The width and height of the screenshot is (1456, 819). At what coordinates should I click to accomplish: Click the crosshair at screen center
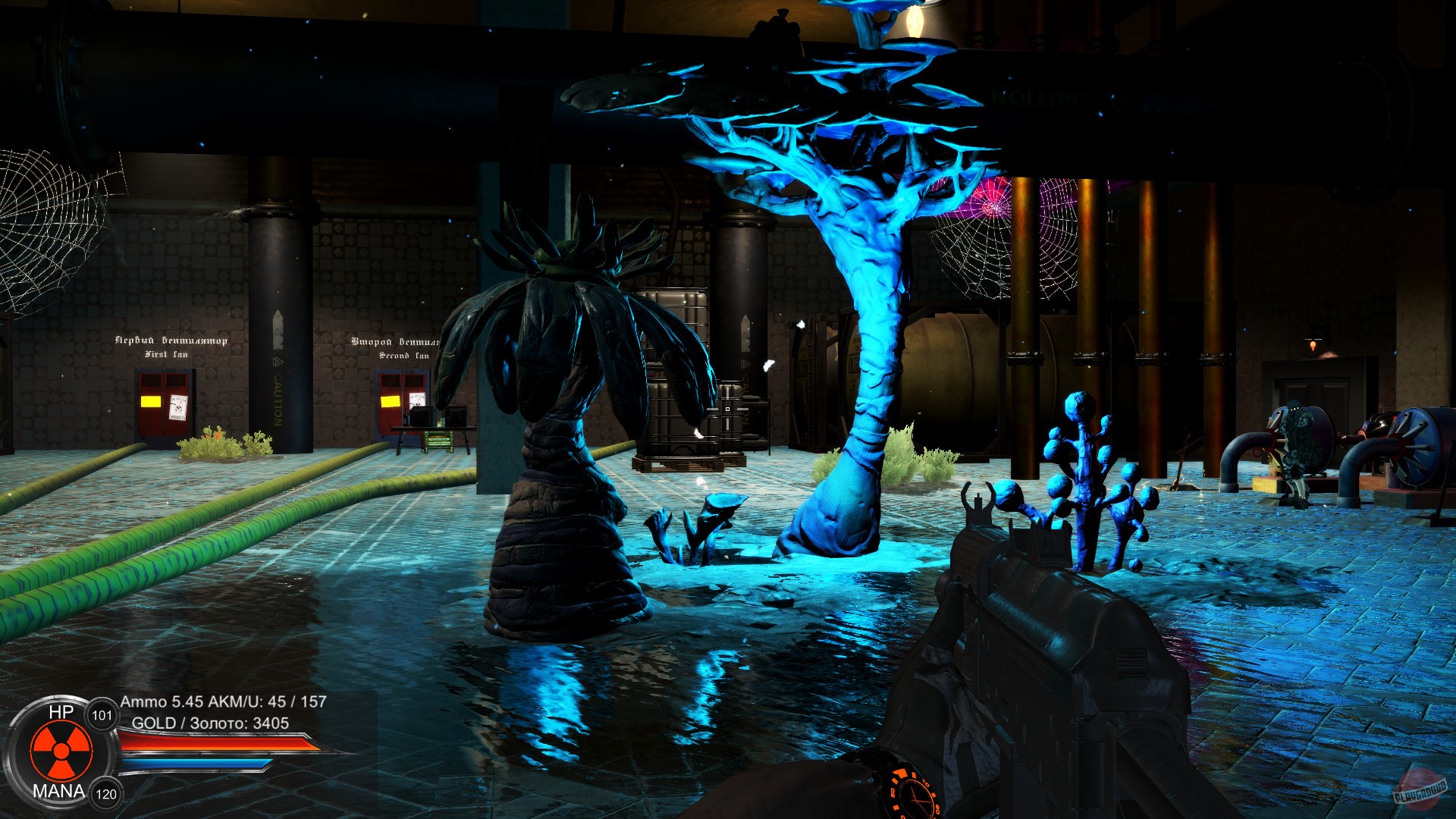[728, 409]
